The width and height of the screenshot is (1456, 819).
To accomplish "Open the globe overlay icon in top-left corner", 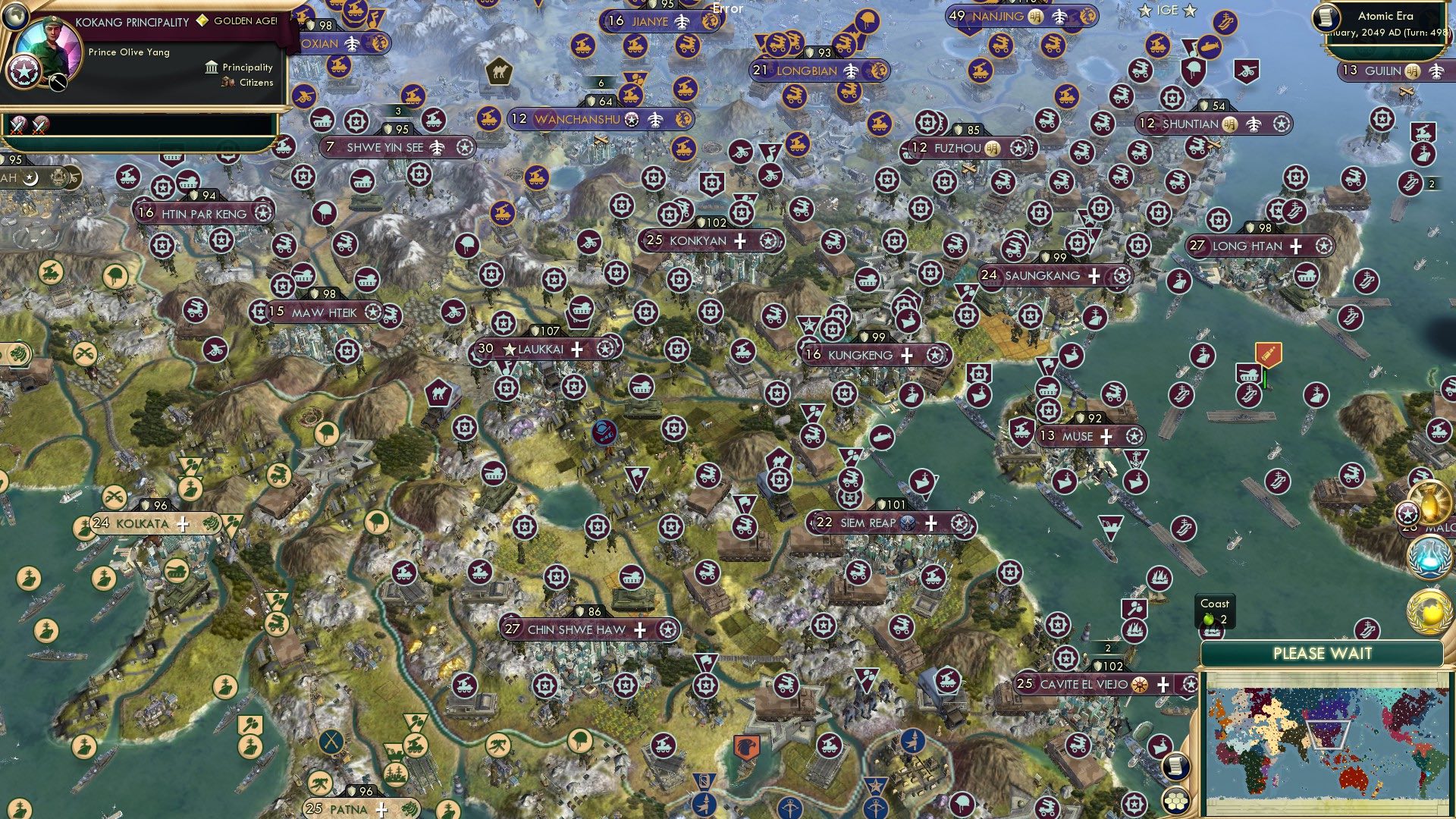I will coord(14,17).
